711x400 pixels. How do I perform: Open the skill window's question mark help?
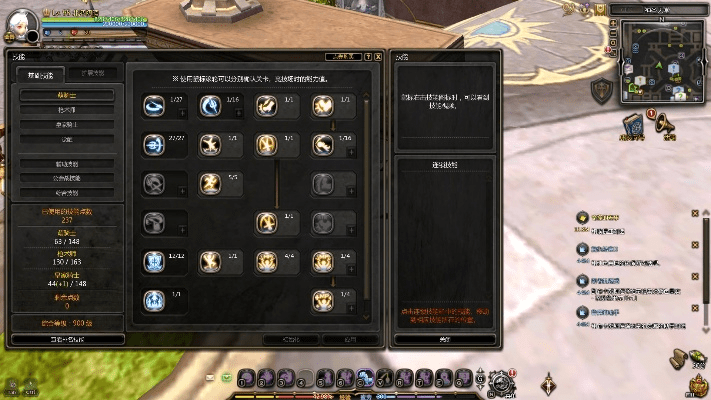click(x=368, y=57)
